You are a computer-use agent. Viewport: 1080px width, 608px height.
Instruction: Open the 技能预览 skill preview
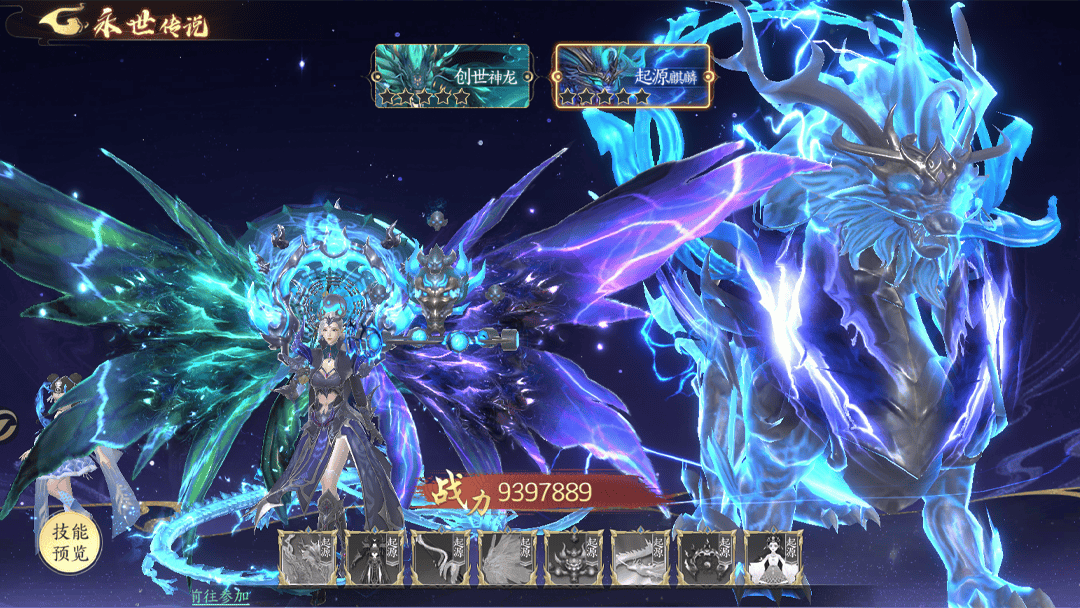pos(70,543)
